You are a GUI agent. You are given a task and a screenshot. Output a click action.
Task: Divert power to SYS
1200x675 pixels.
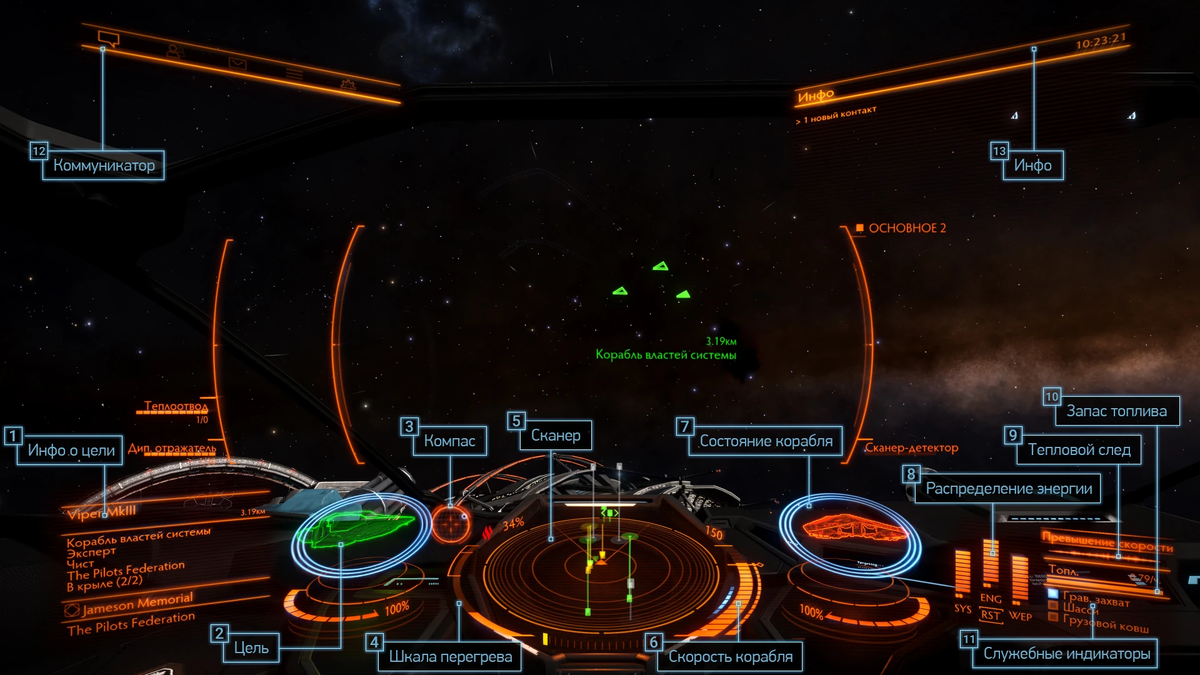[x=962, y=609]
